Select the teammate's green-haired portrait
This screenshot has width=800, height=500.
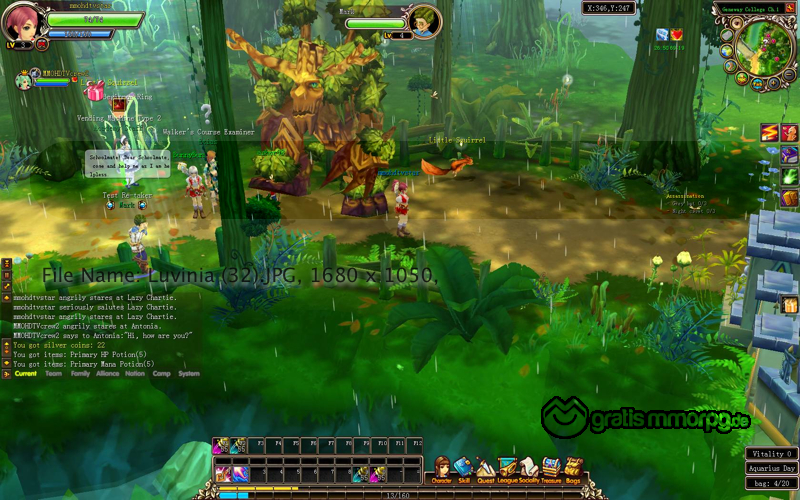pyautogui.click(x=22, y=81)
